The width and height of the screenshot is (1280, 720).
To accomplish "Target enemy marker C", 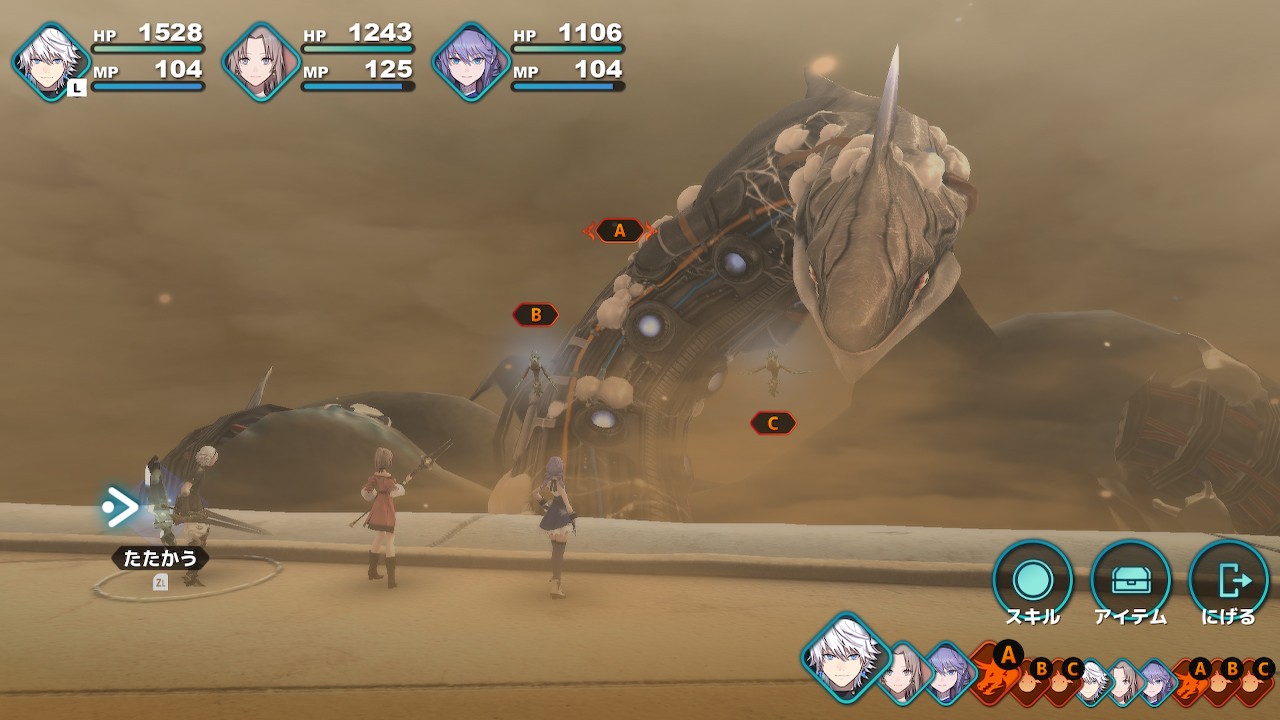I will point(773,423).
